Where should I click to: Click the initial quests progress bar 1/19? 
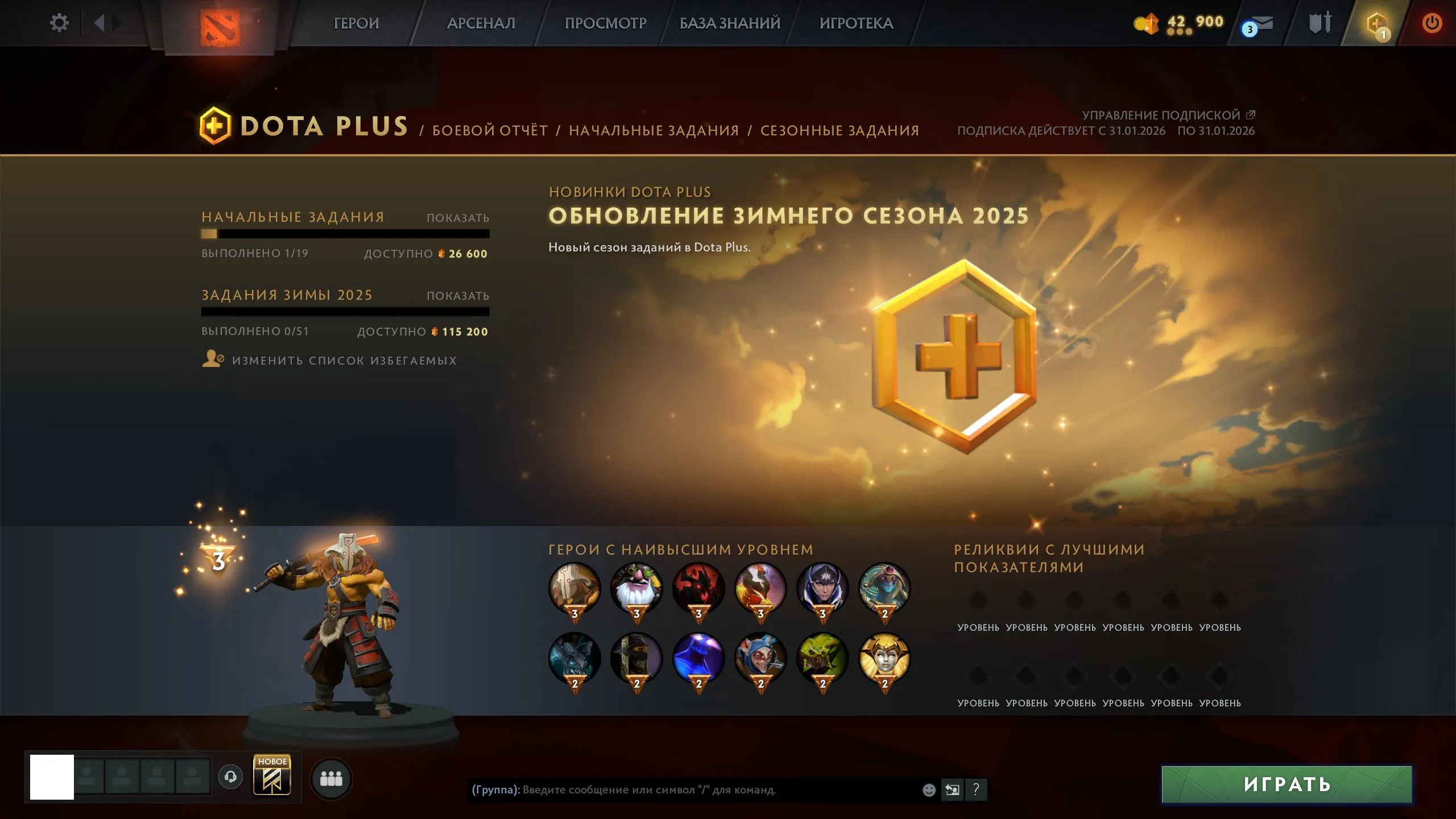(345, 234)
